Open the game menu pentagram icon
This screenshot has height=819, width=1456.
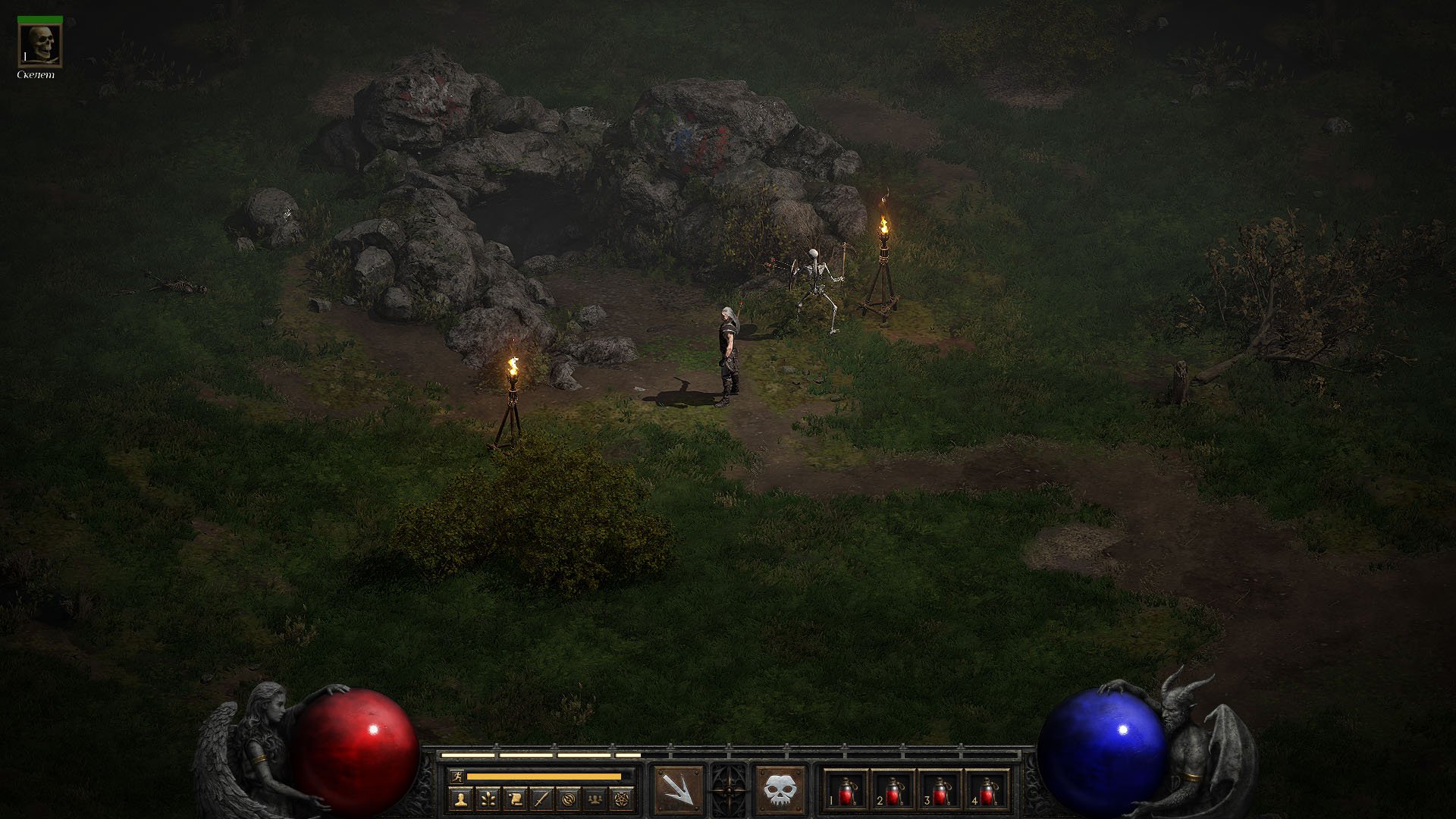[x=622, y=799]
